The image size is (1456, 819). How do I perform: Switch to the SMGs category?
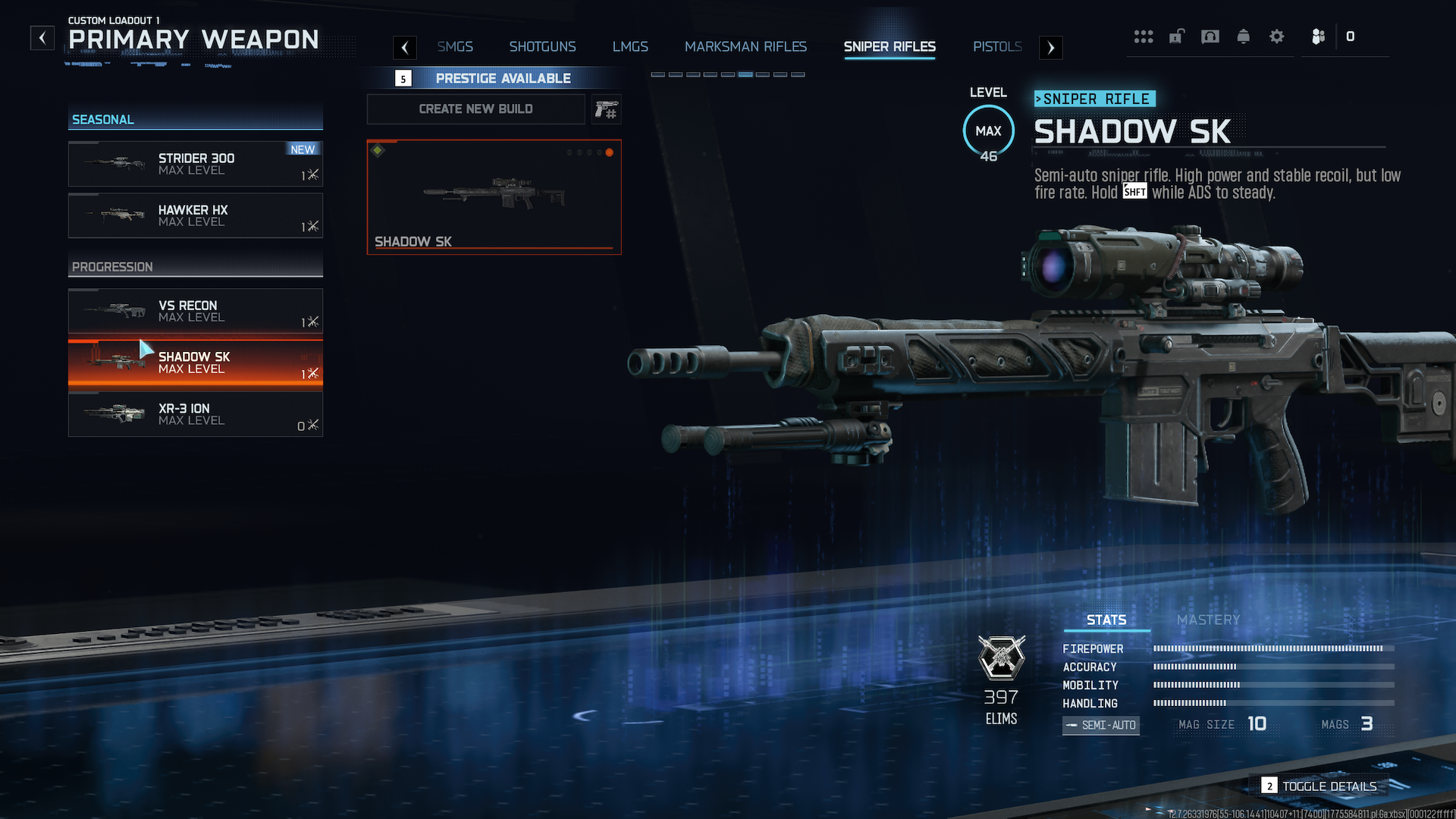[x=455, y=47]
